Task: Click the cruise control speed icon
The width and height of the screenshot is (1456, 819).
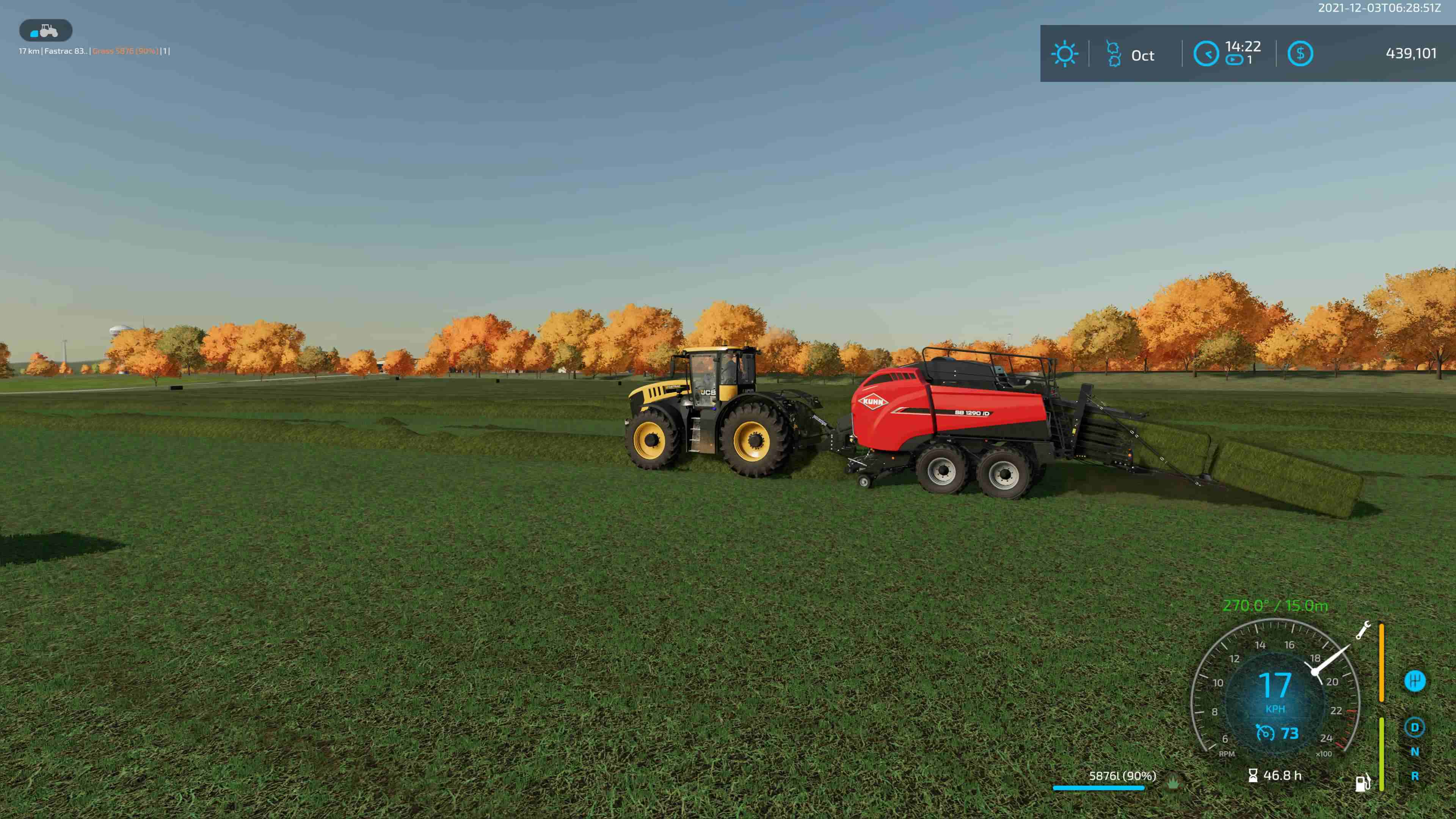Action: point(1265,733)
